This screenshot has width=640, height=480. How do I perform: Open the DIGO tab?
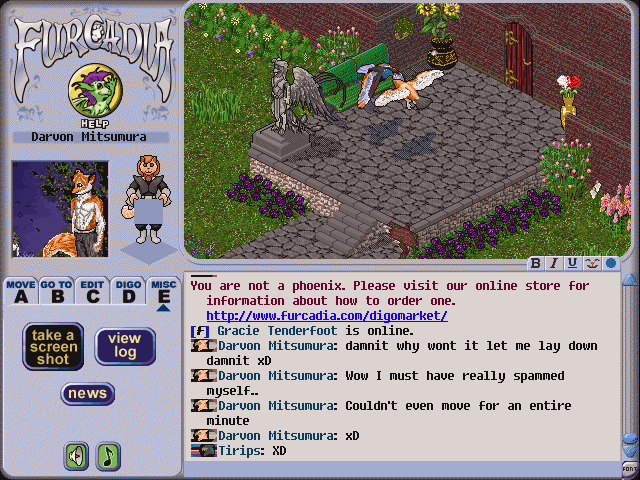tap(128, 291)
